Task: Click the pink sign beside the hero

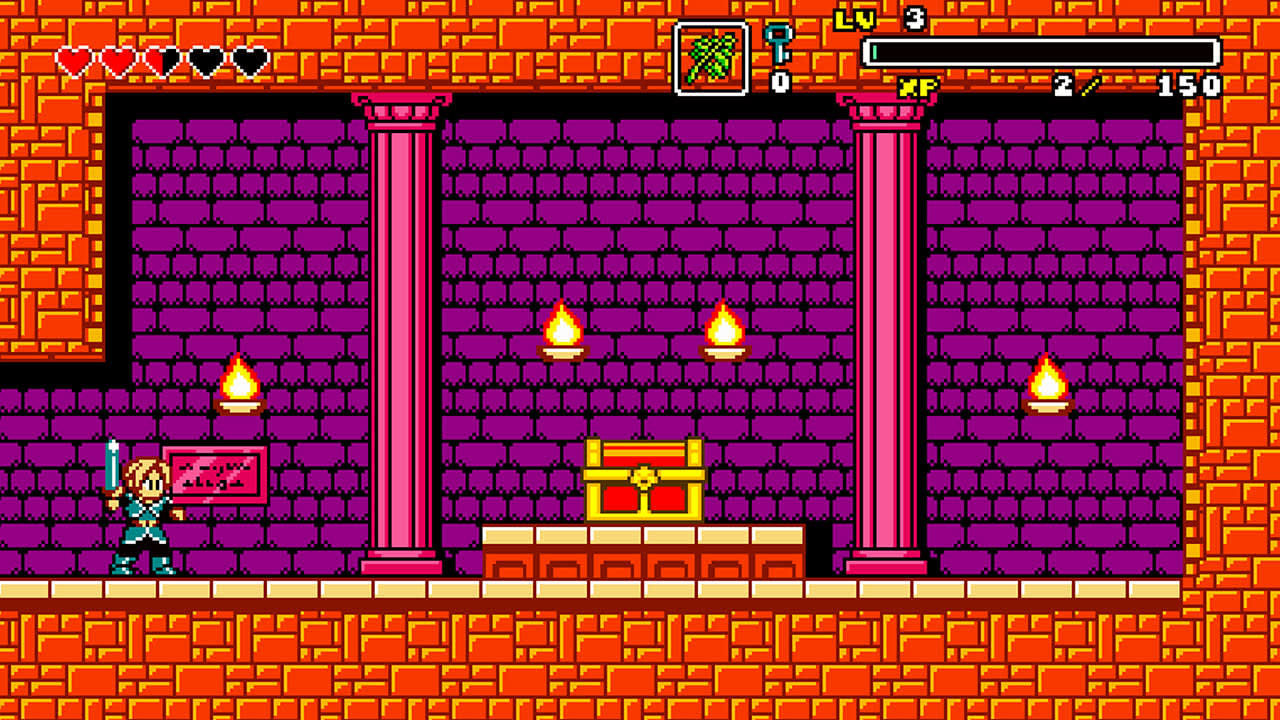Action: 216,472
